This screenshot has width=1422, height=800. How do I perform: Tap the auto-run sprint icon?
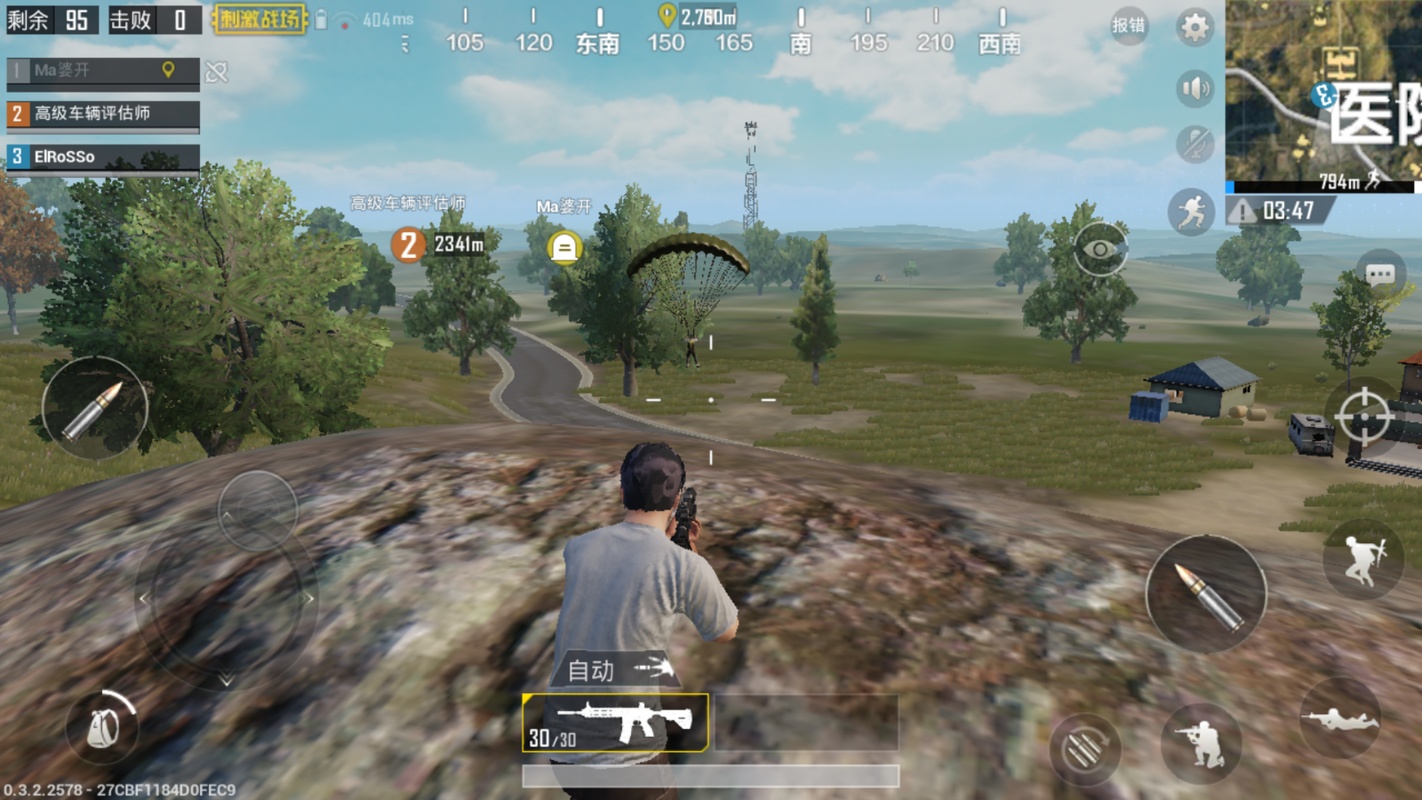(1193, 210)
